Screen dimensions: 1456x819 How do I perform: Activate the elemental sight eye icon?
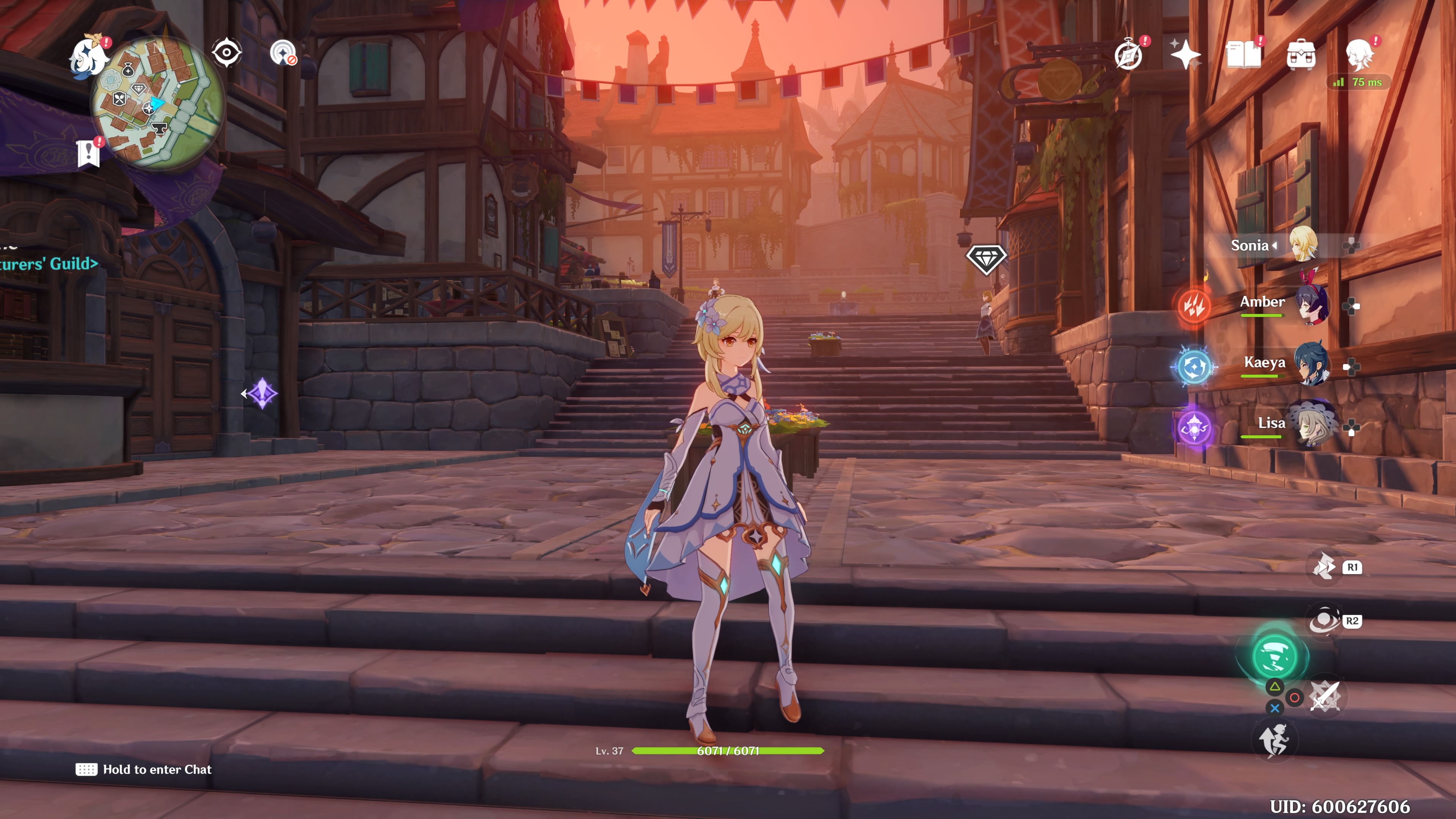[x=227, y=53]
